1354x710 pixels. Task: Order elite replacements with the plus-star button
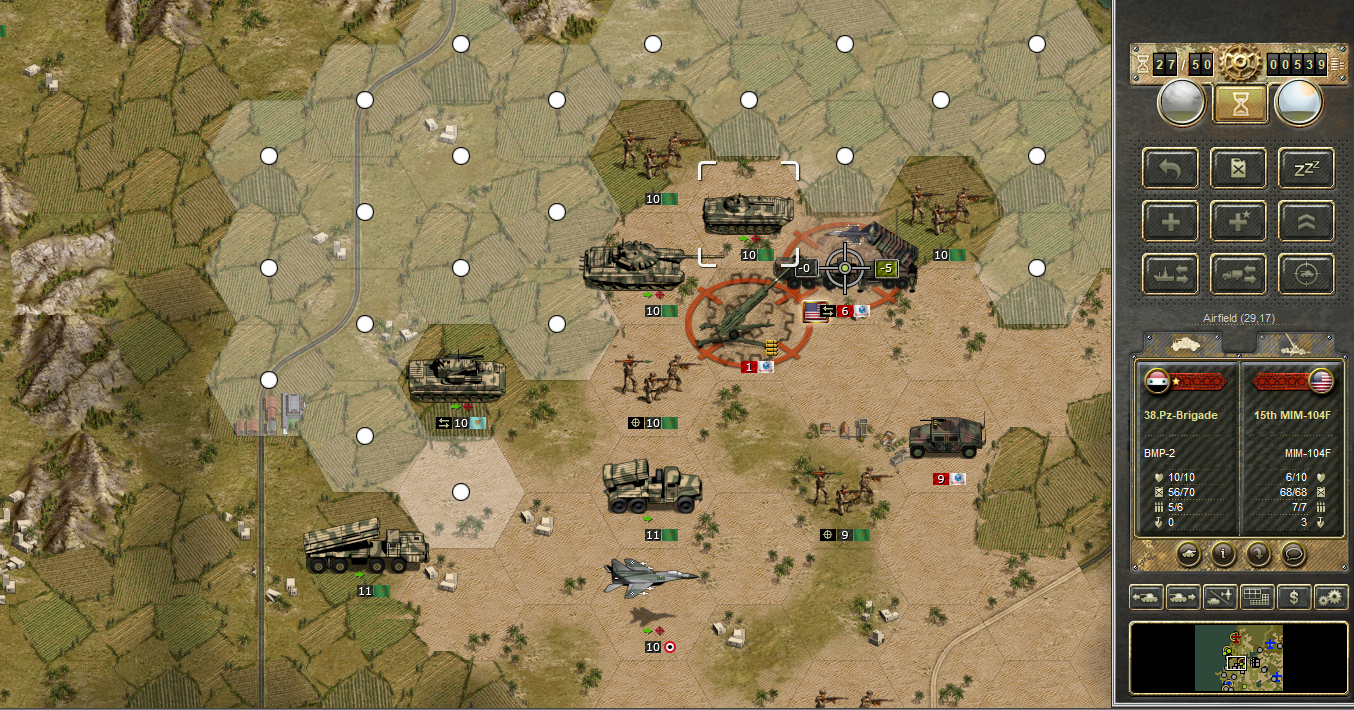pyautogui.click(x=1238, y=221)
